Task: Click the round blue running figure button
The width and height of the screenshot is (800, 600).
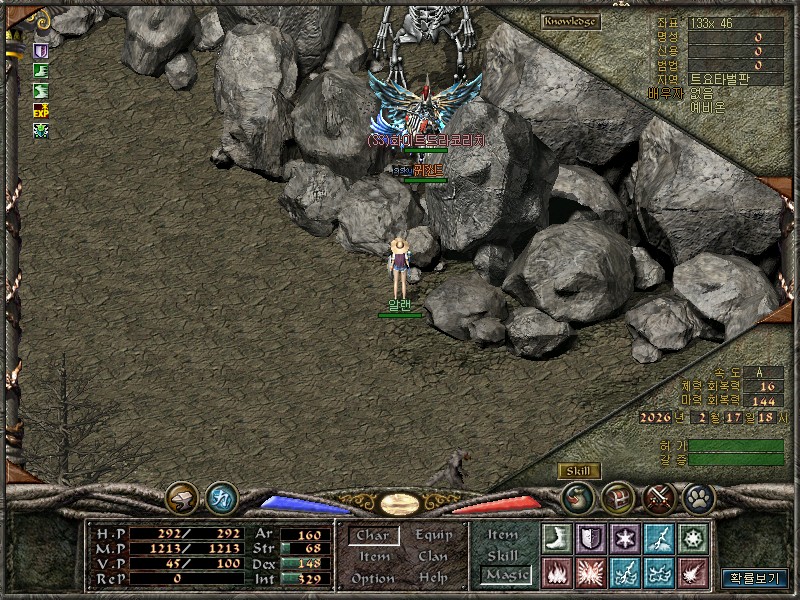Action: coord(221,496)
